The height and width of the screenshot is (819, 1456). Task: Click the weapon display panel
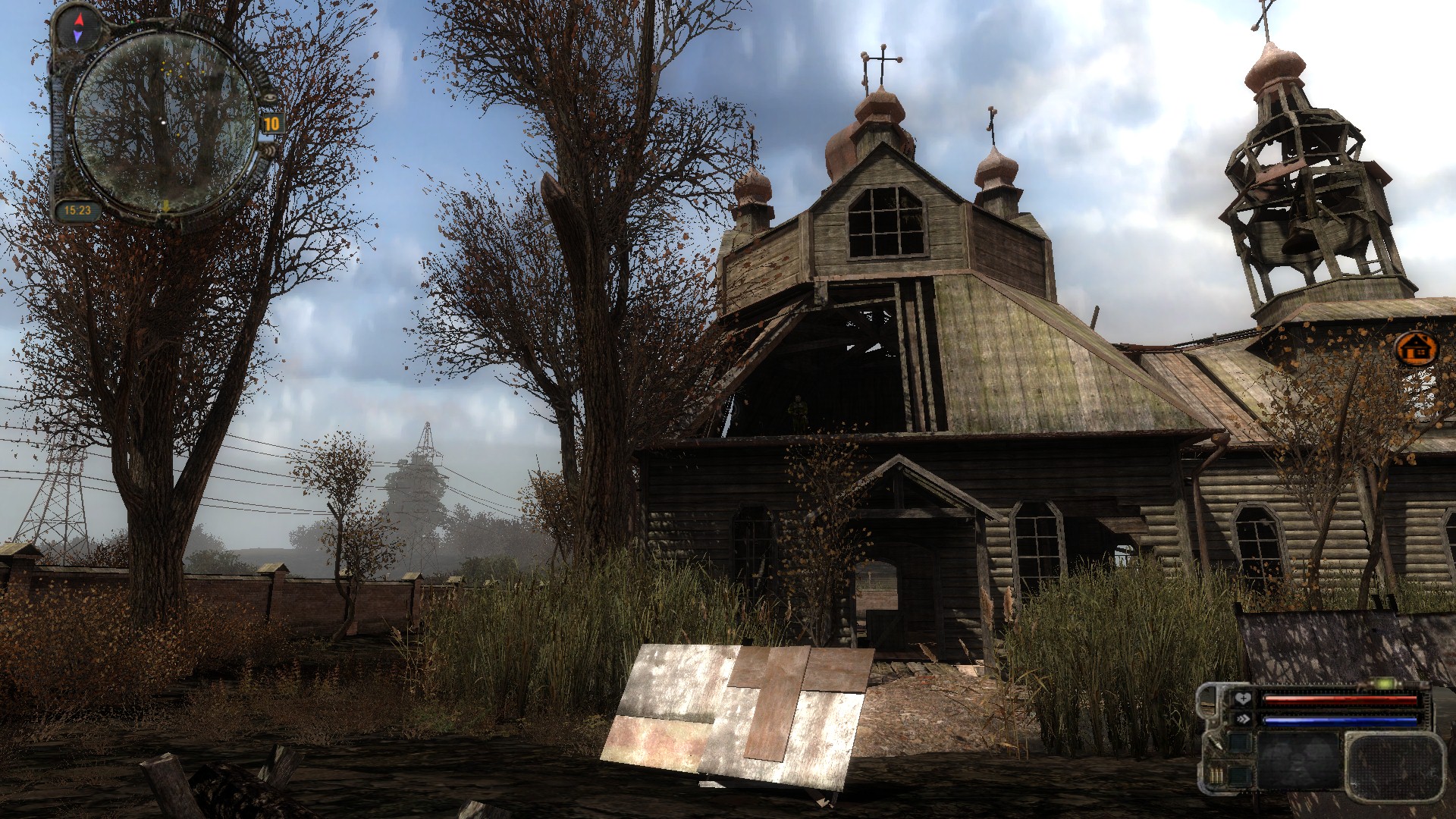1298,761
